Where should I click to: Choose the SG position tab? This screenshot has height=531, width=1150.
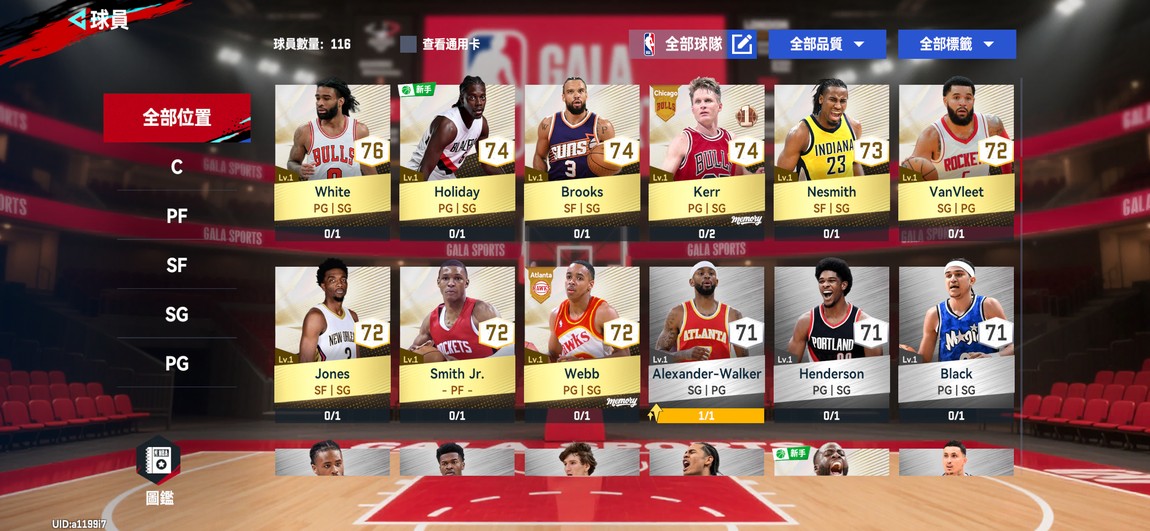[177, 314]
